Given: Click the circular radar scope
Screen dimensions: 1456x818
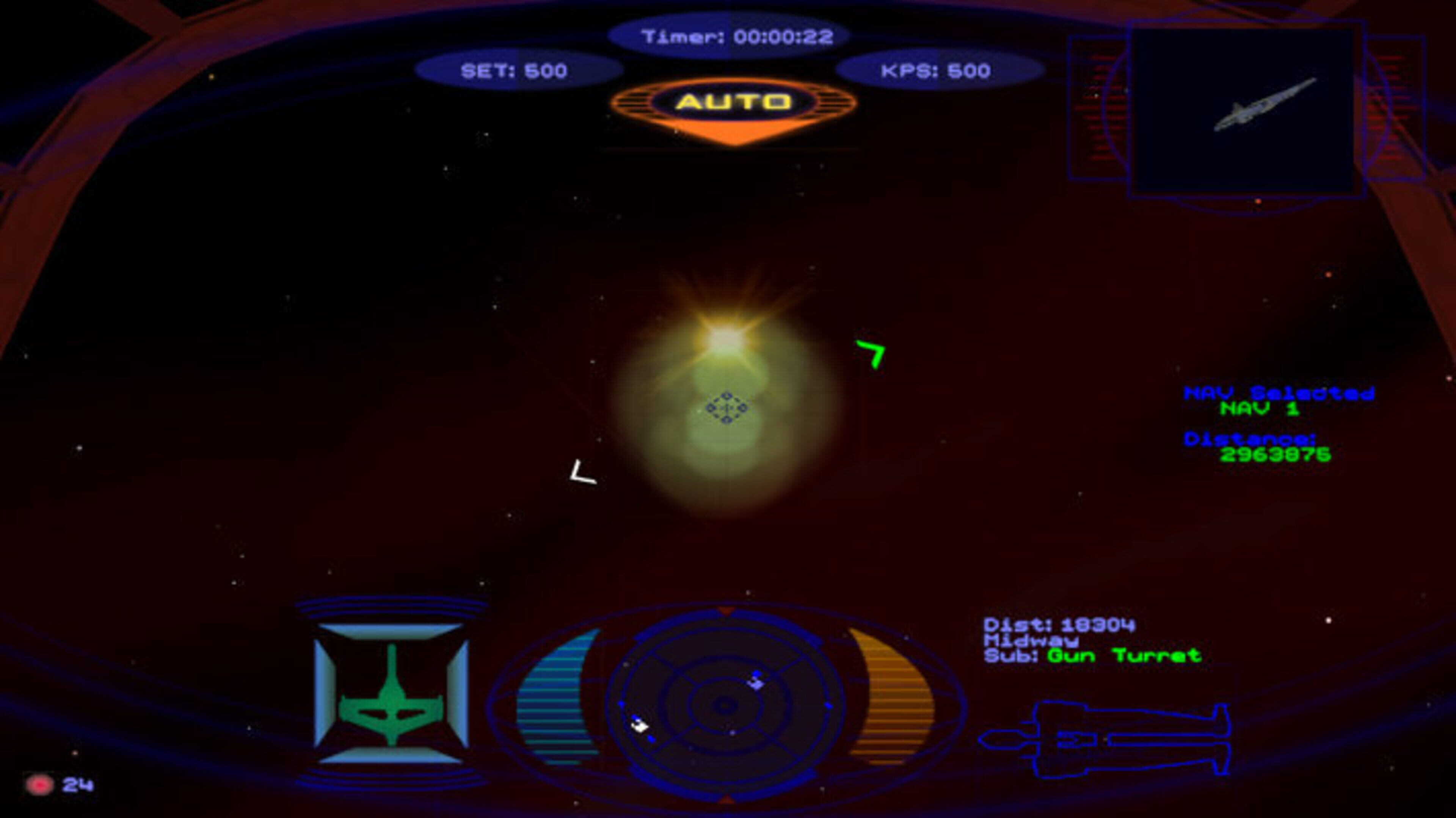Looking at the screenshot, I should click(x=725, y=705).
